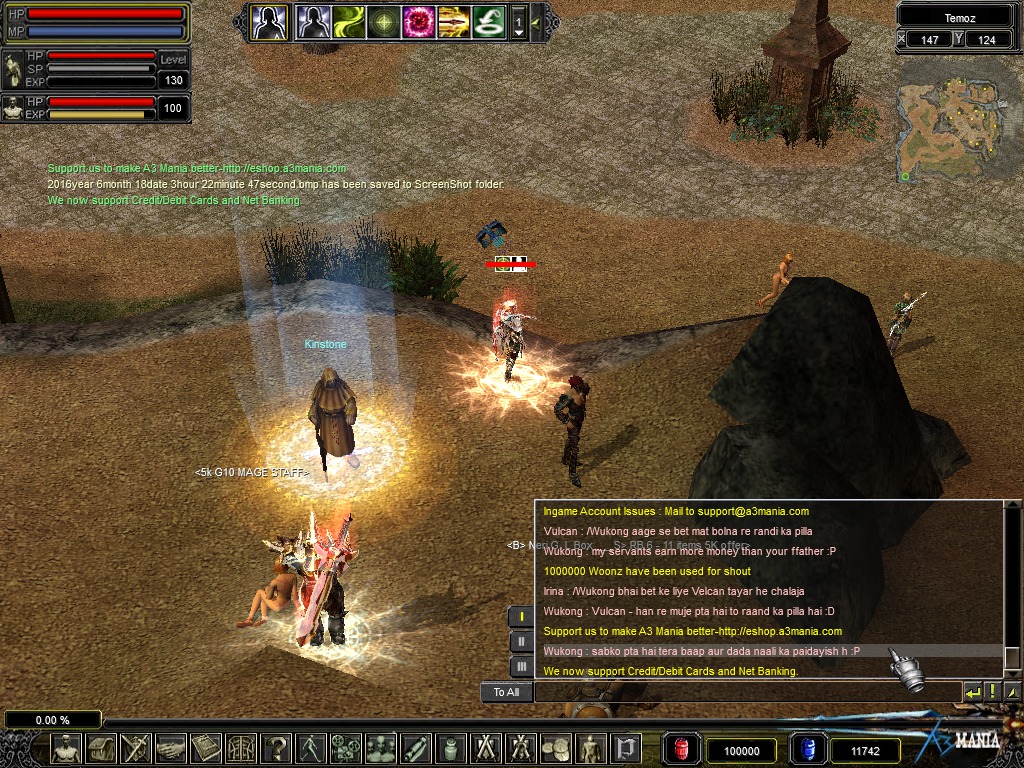Collapse the skill bar with the green arrow
Image resolution: width=1024 pixels, height=768 pixels.
[x=537, y=22]
